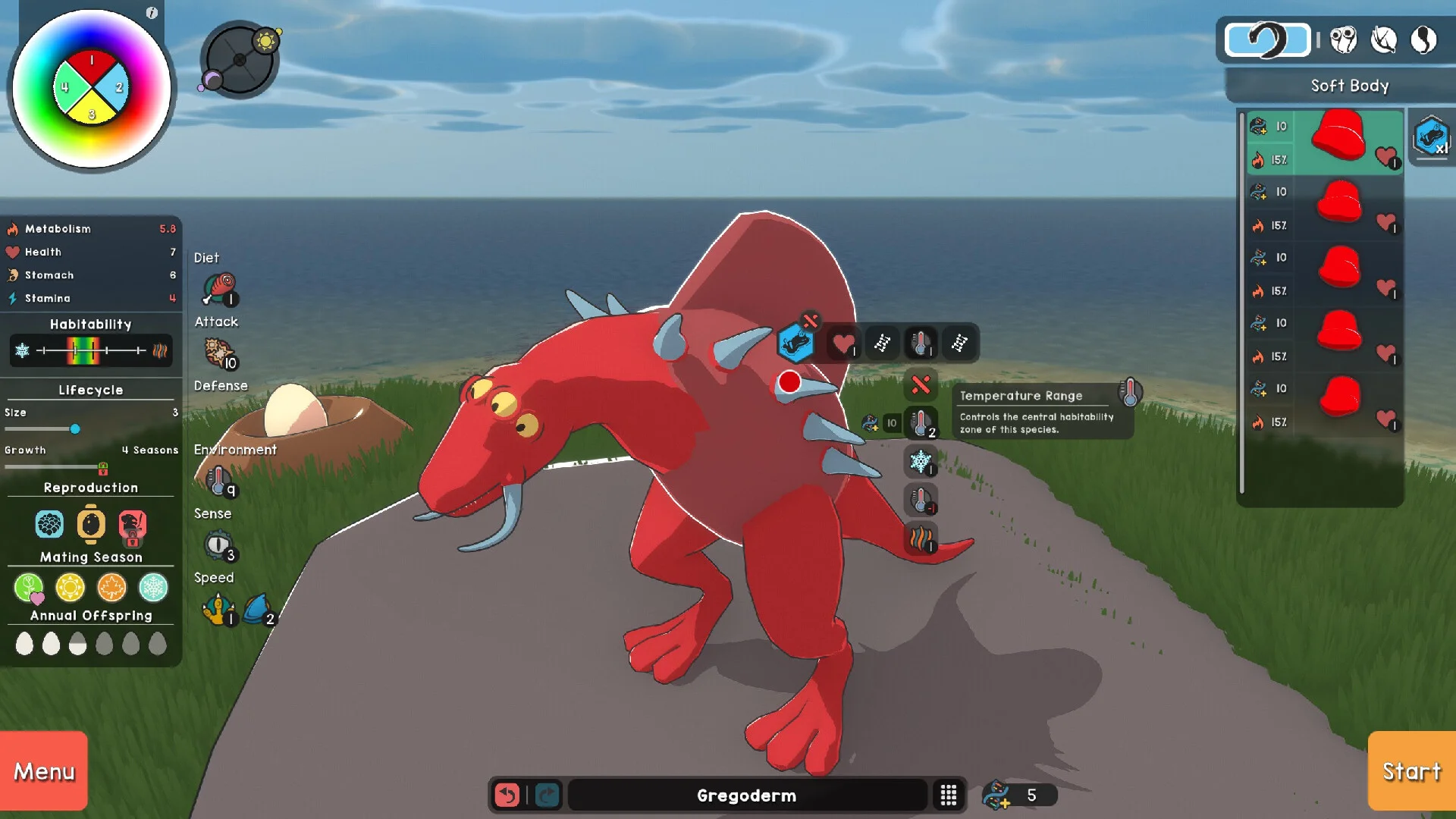This screenshot has height=819, width=1456.
Task: Open the Menu
Action: [x=44, y=770]
